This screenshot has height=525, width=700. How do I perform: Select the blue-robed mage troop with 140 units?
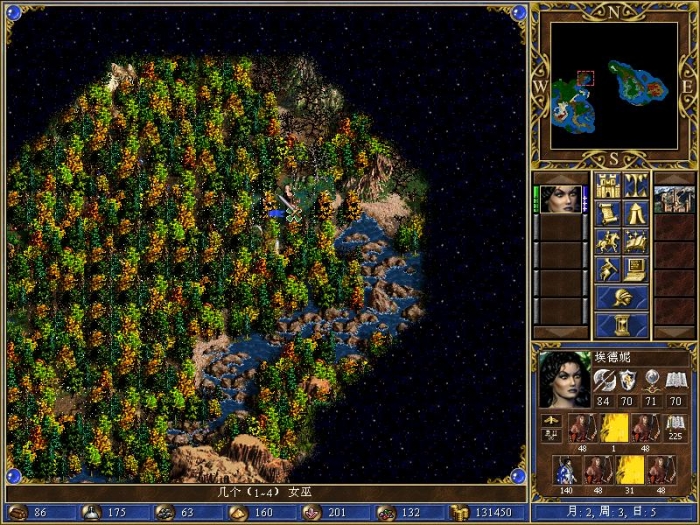[x=566, y=470]
